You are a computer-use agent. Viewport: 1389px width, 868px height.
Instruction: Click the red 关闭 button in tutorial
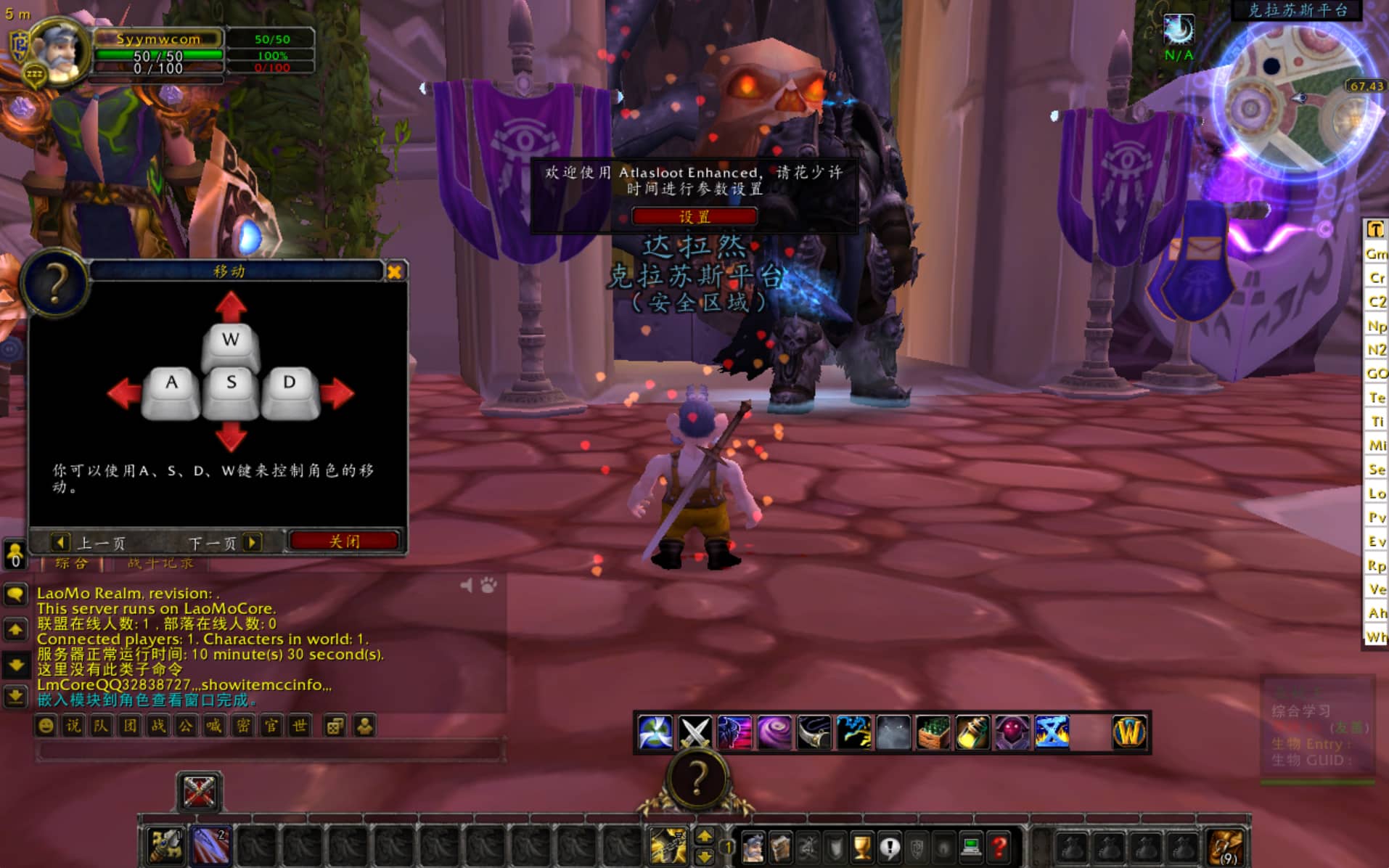344,541
